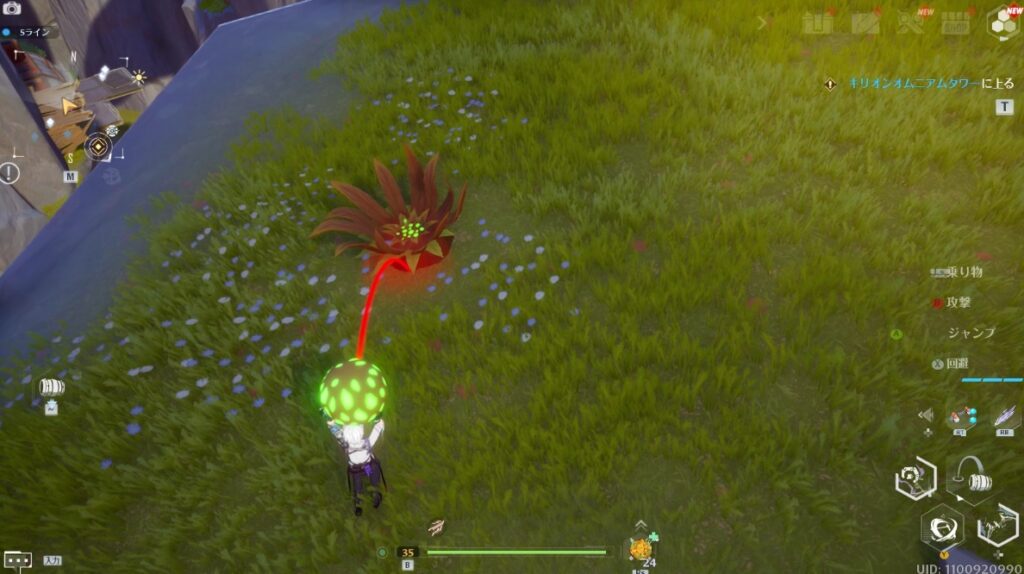Open the crossed tools icon marked NEW
Screen dimensions: 1024x574
(911, 23)
